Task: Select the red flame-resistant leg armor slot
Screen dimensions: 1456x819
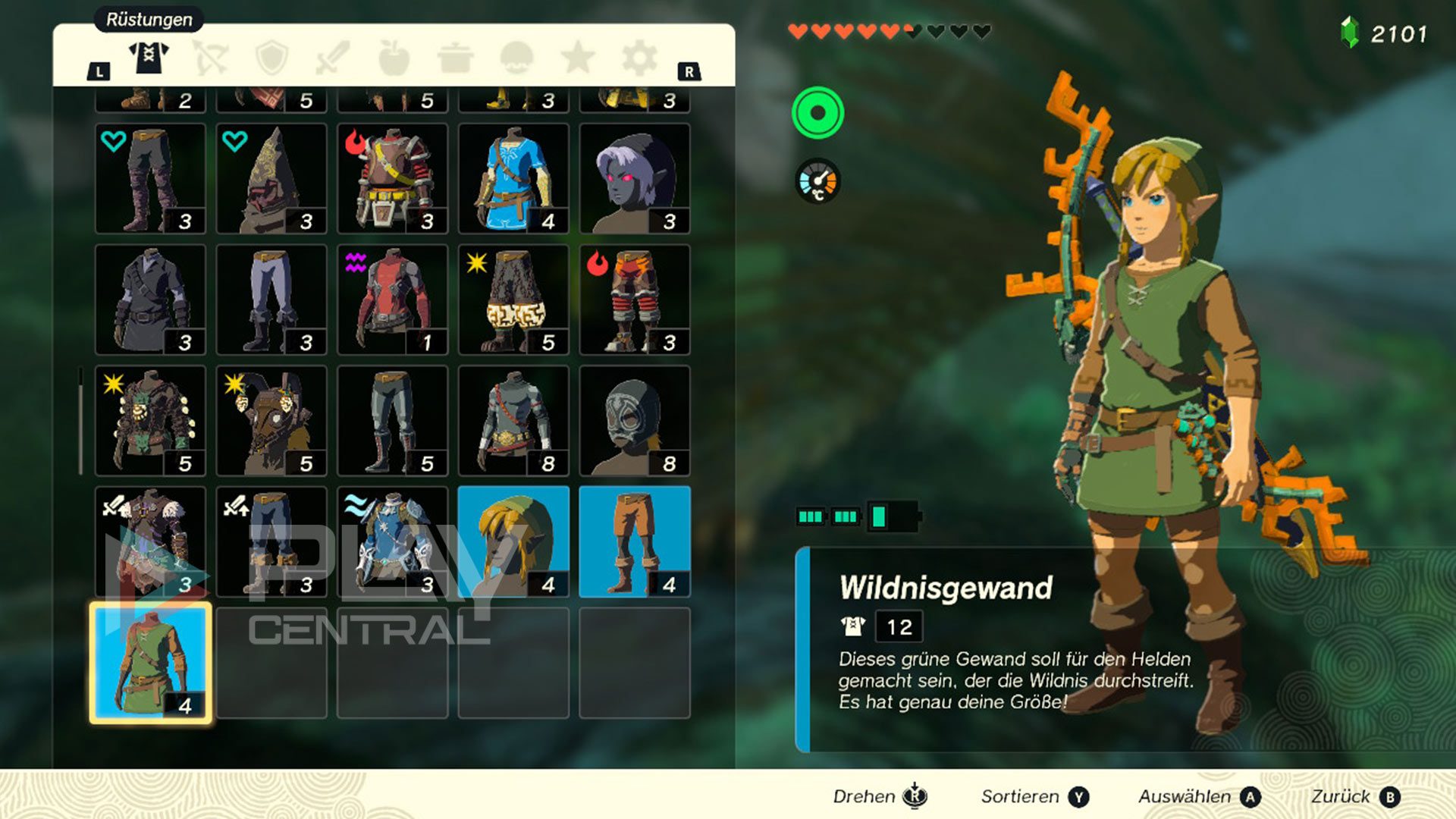Action: click(x=635, y=300)
